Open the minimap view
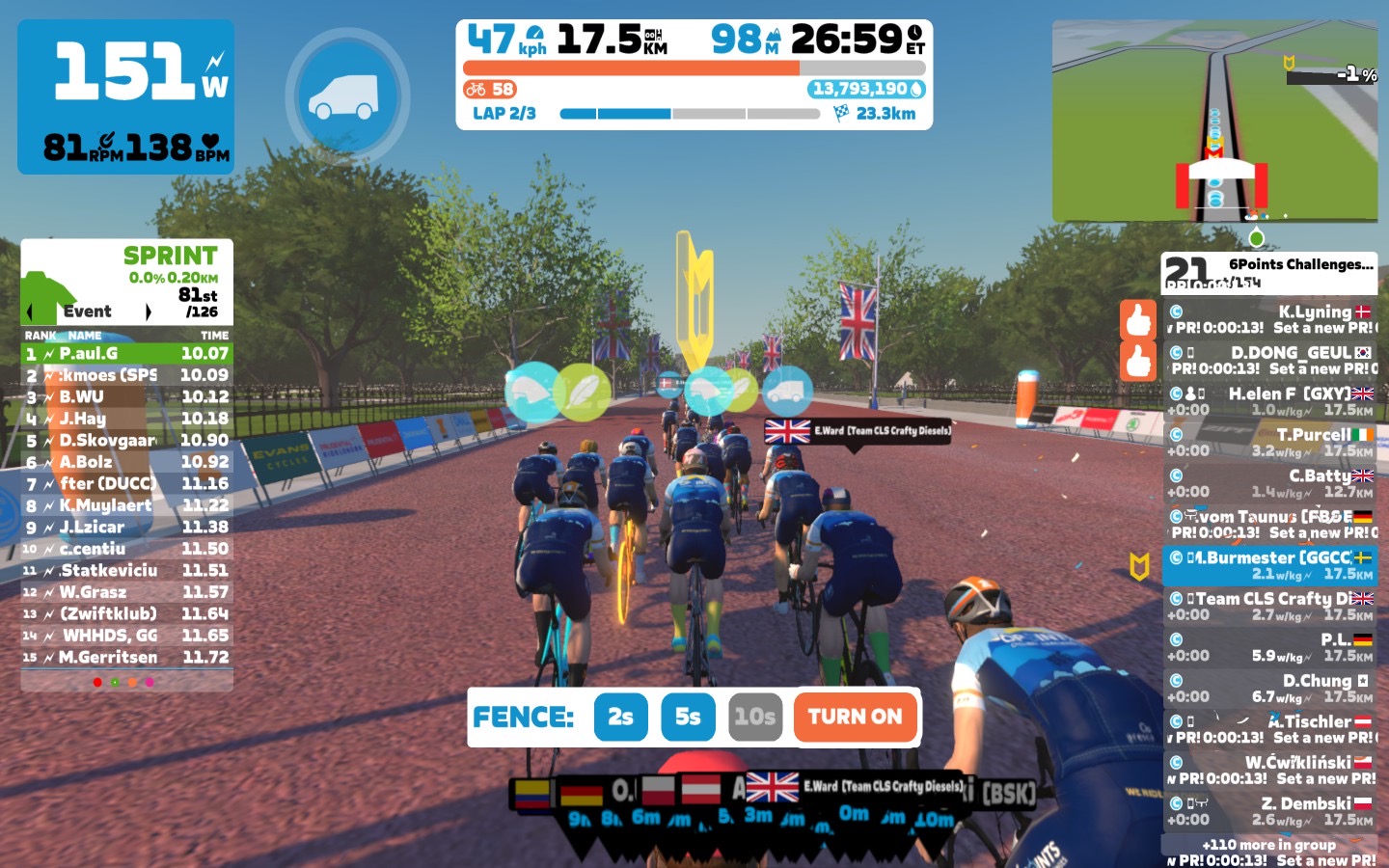The width and height of the screenshot is (1389, 868). coord(1213,121)
